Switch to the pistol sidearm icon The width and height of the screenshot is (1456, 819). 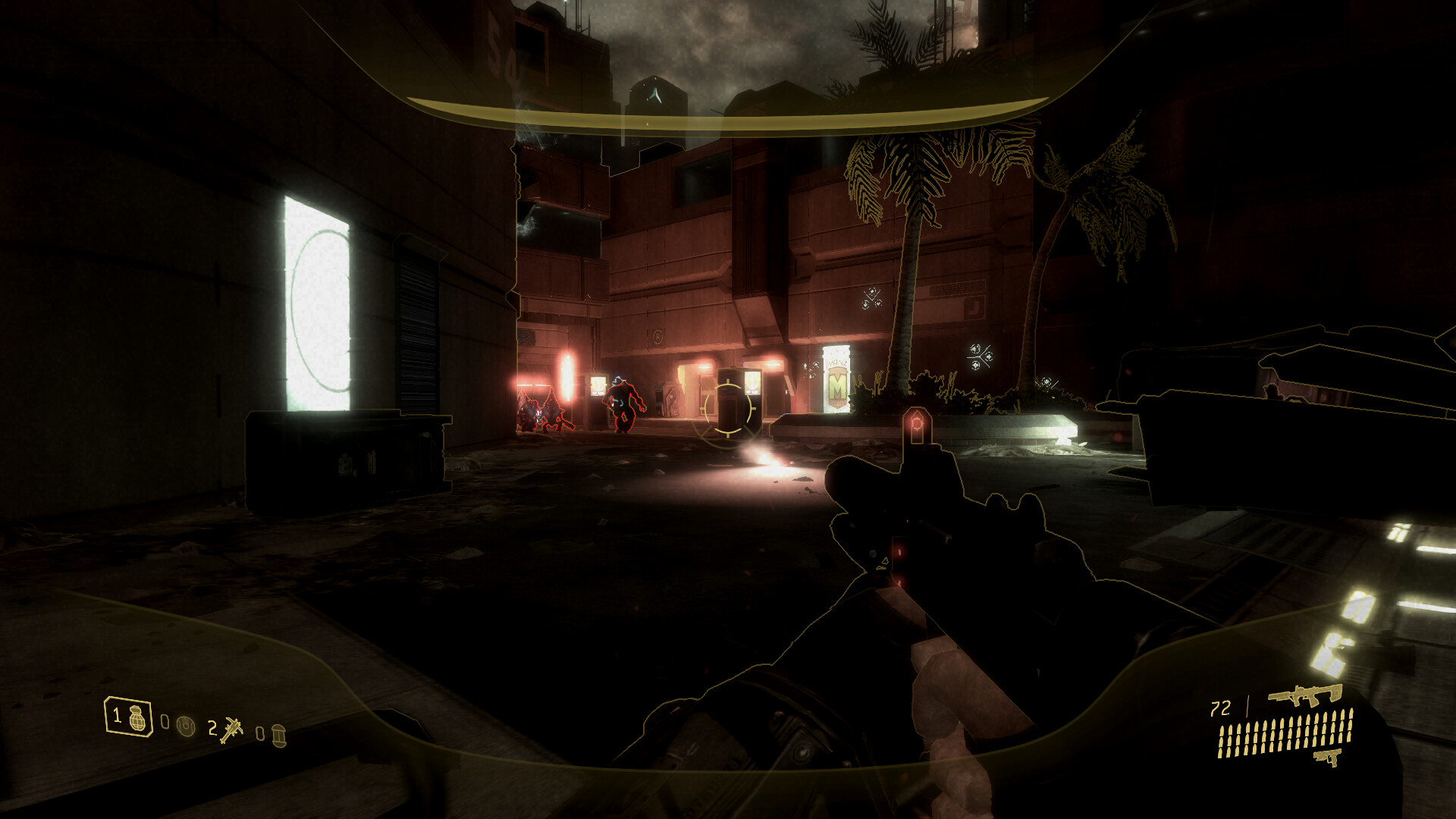pyautogui.click(x=1328, y=756)
